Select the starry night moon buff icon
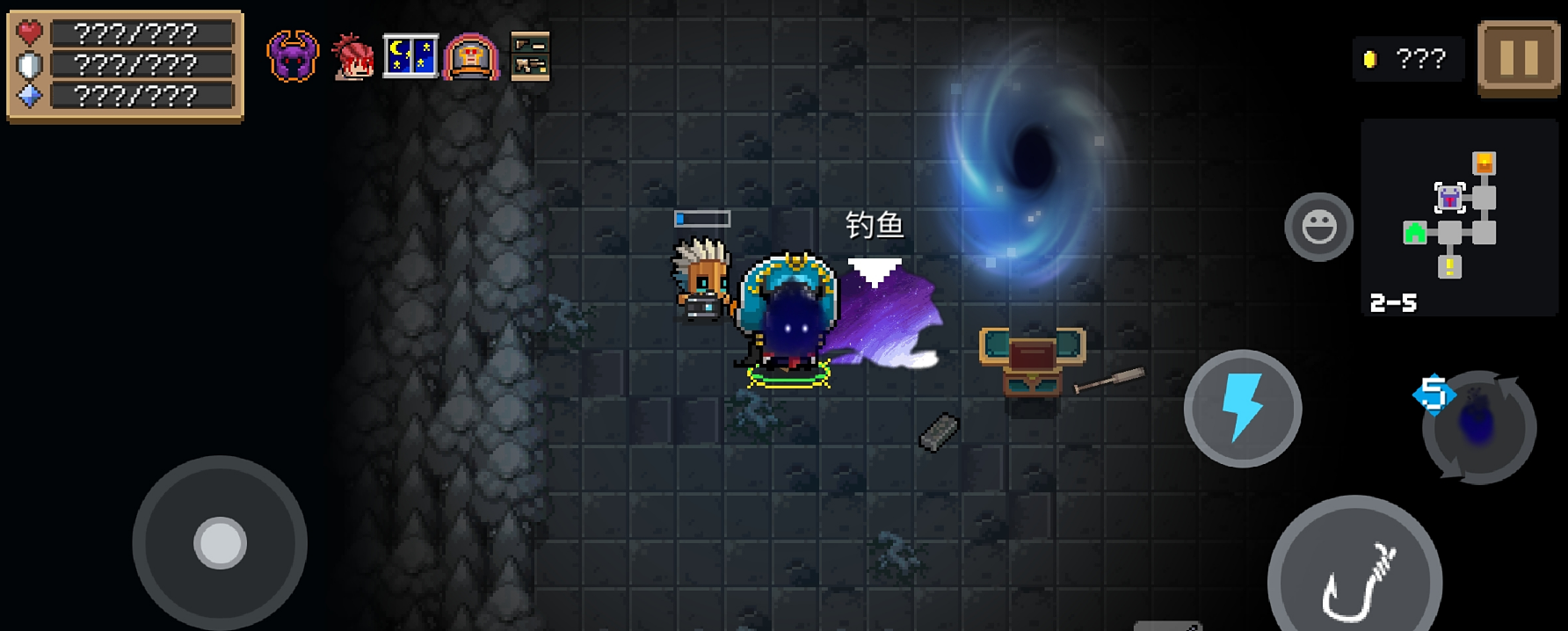The width and height of the screenshot is (1568, 631). (x=410, y=57)
